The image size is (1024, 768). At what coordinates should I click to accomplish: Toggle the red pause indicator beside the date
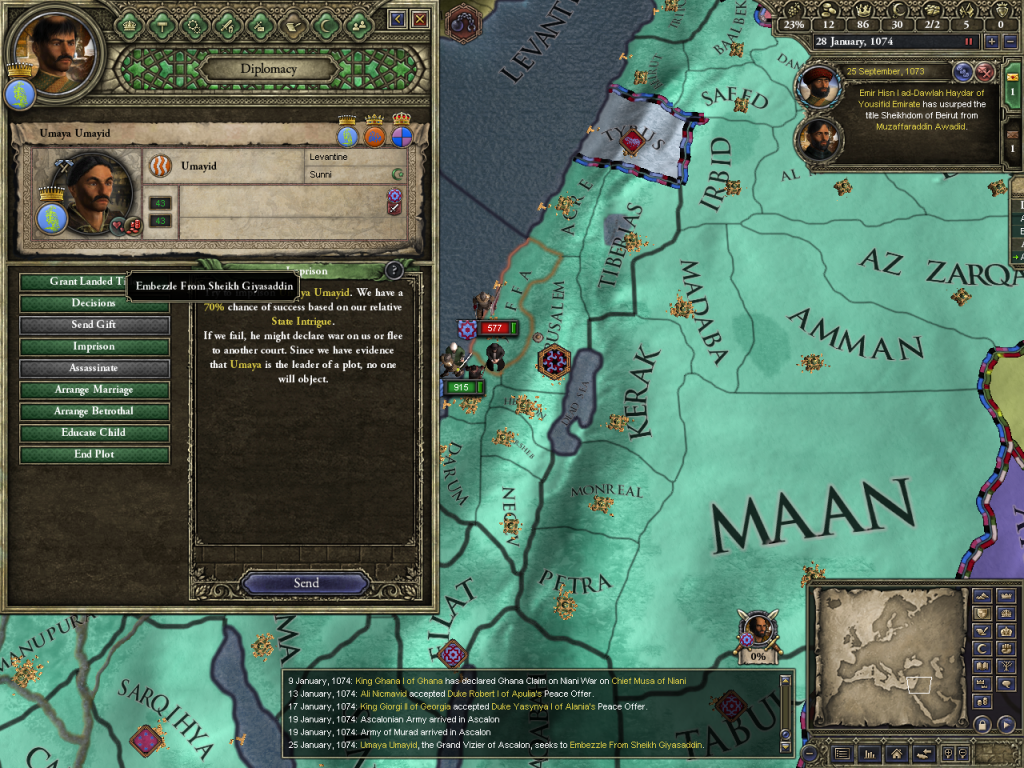tap(968, 42)
